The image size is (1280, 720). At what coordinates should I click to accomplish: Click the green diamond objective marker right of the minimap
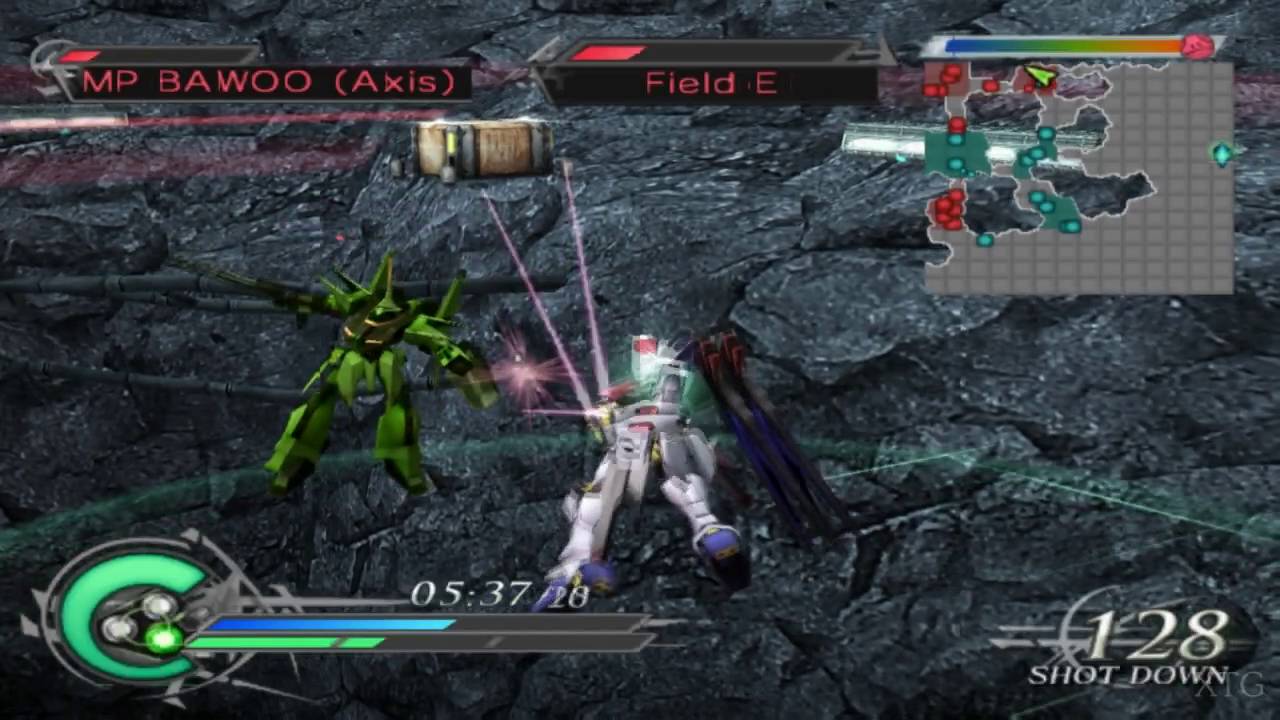tap(1222, 153)
